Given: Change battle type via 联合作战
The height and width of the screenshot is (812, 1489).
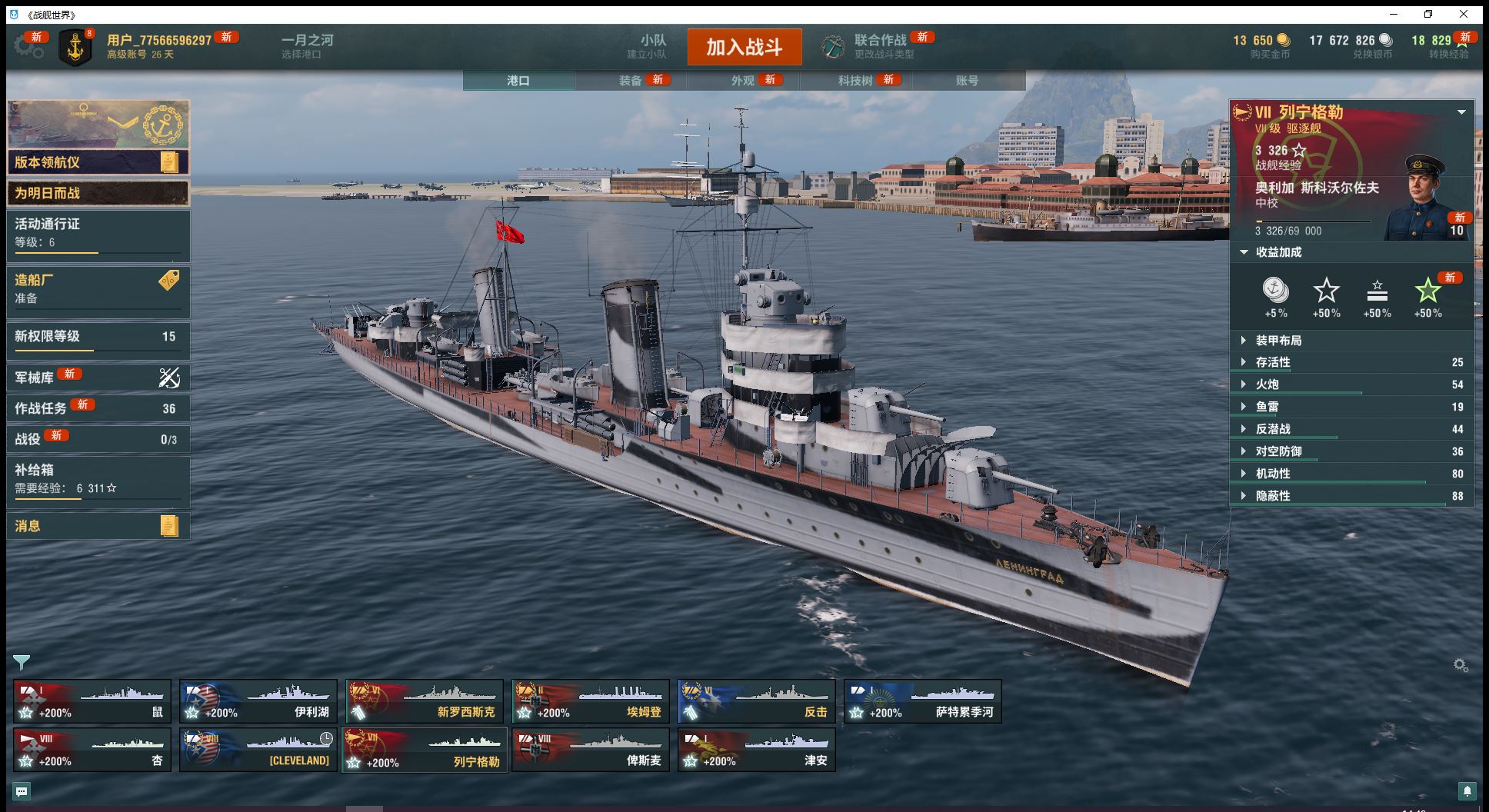Looking at the screenshot, I should pyautogui.click(x=880, y=46).
